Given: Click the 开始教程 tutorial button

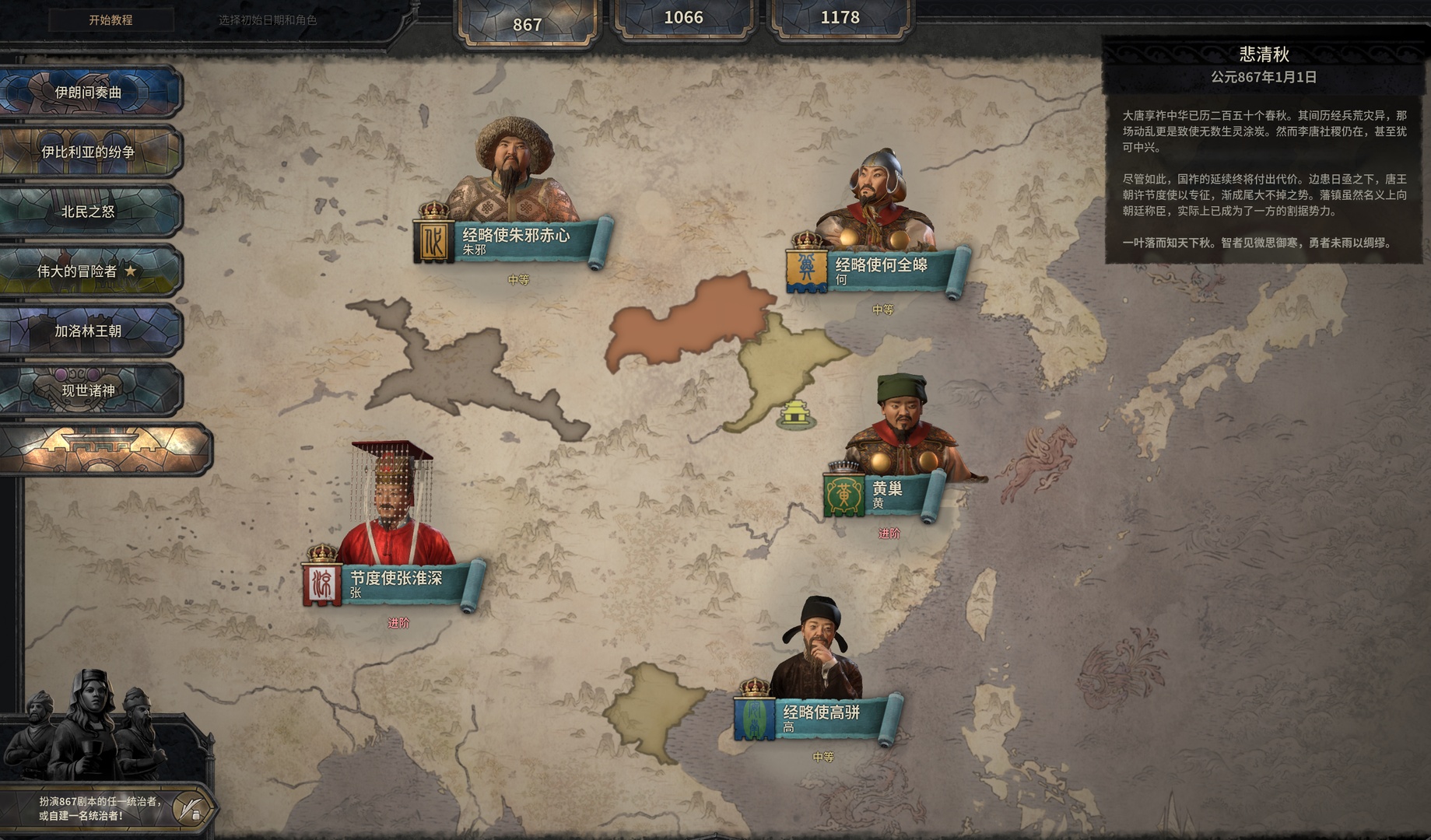Looking at the screenshot, I should 110,20.
